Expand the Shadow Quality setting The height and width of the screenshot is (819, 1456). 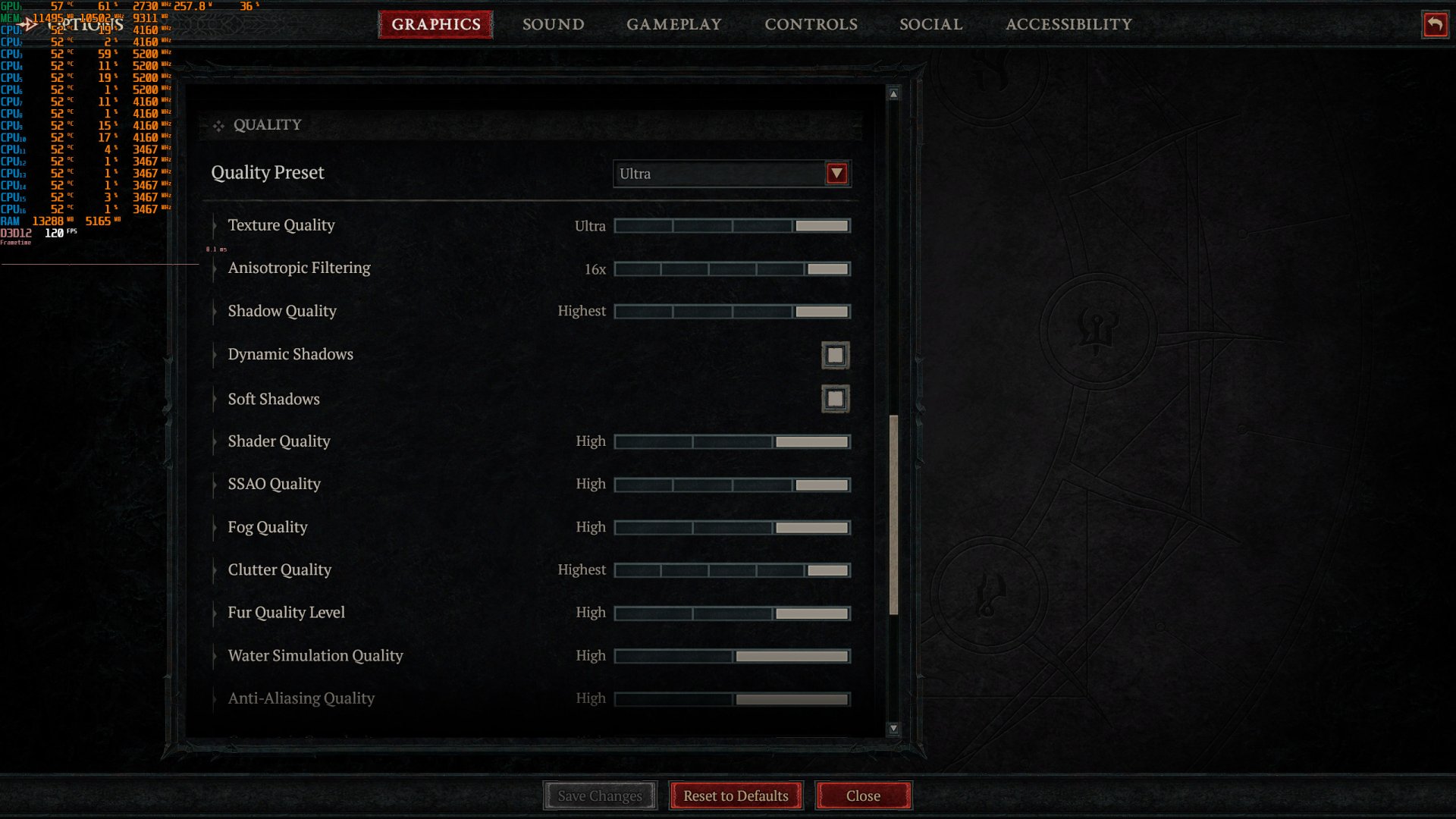(214, 312)
